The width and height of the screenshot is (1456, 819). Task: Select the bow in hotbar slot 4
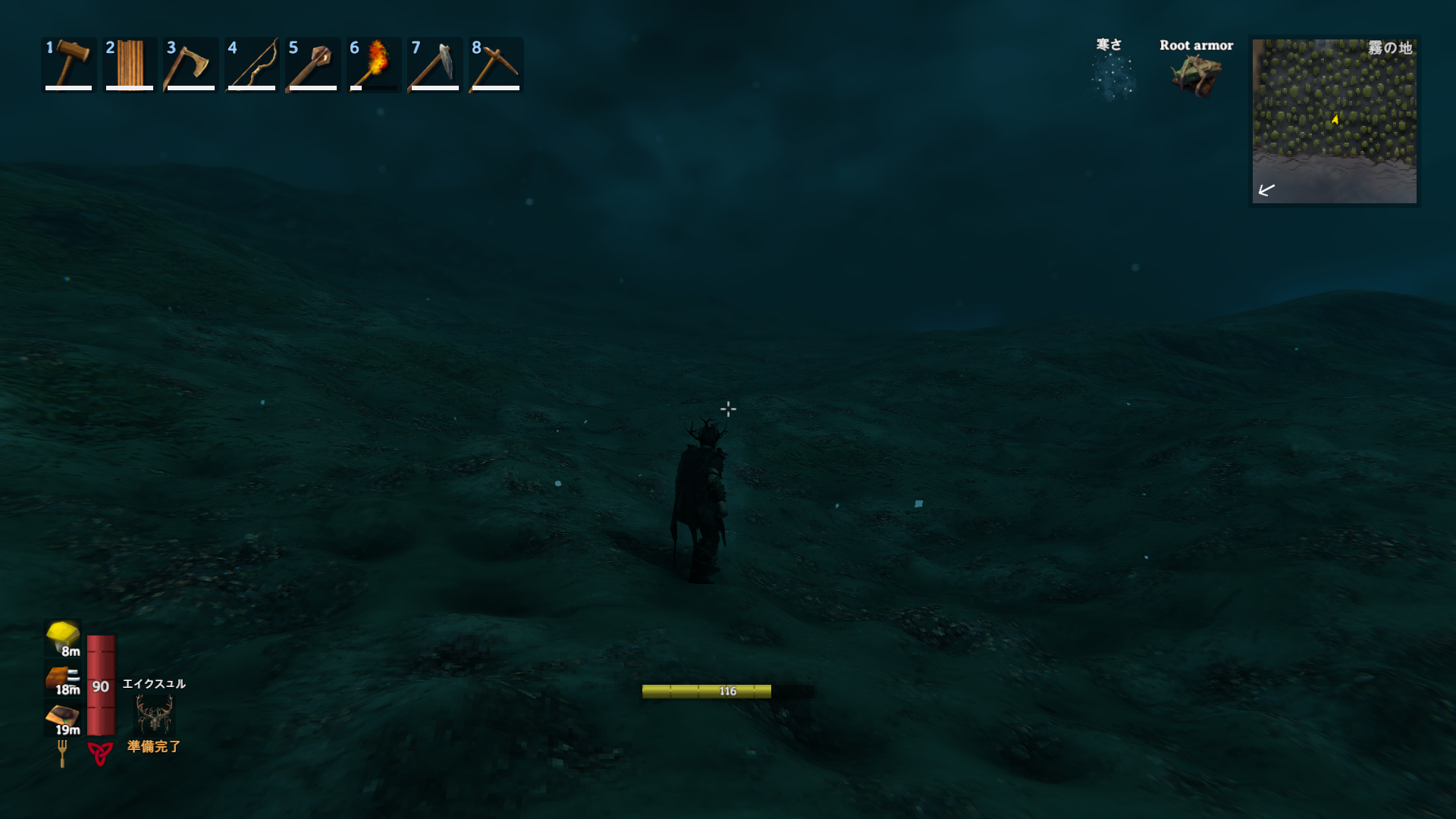pyautogui.click(x=252, y=64)
